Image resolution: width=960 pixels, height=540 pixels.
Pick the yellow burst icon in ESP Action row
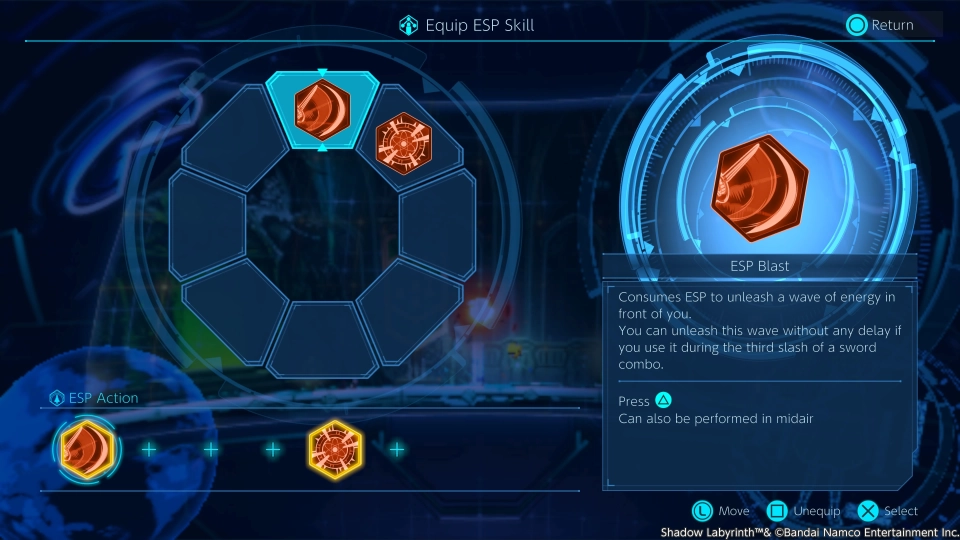(335, 449)
